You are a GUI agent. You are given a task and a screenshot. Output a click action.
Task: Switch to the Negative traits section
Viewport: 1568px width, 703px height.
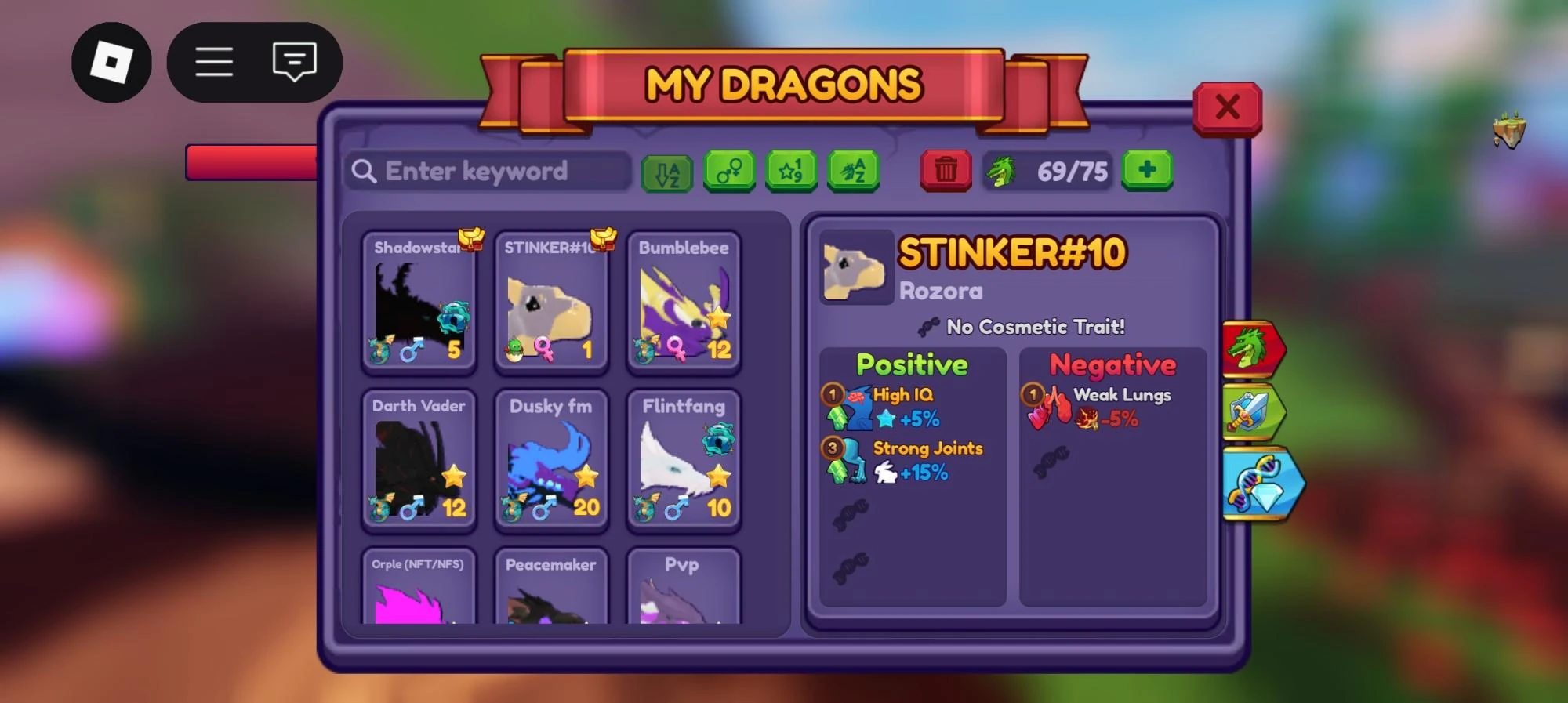[1114, 364]
